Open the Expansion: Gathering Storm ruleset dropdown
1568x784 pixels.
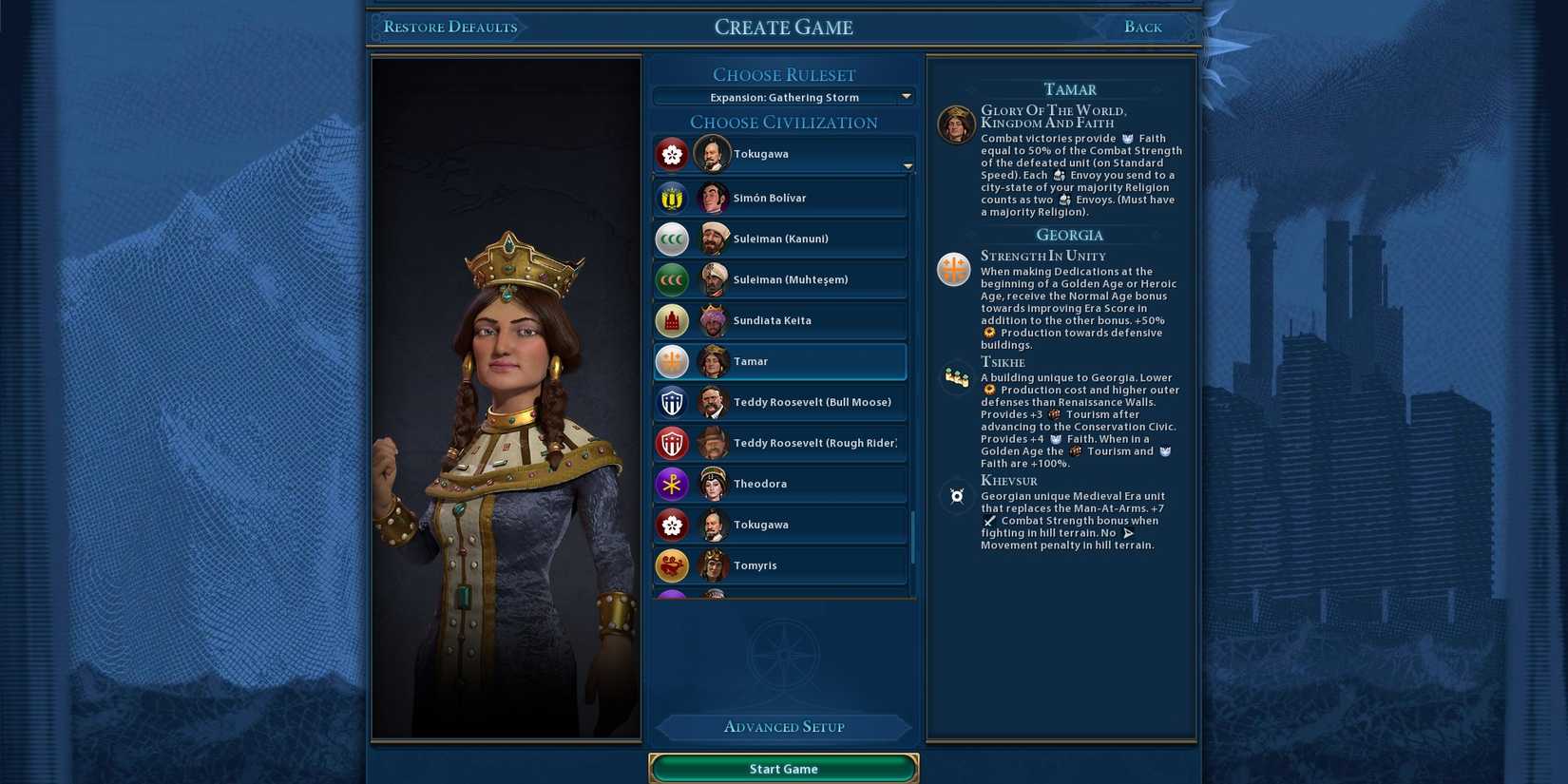coord(783,96)
